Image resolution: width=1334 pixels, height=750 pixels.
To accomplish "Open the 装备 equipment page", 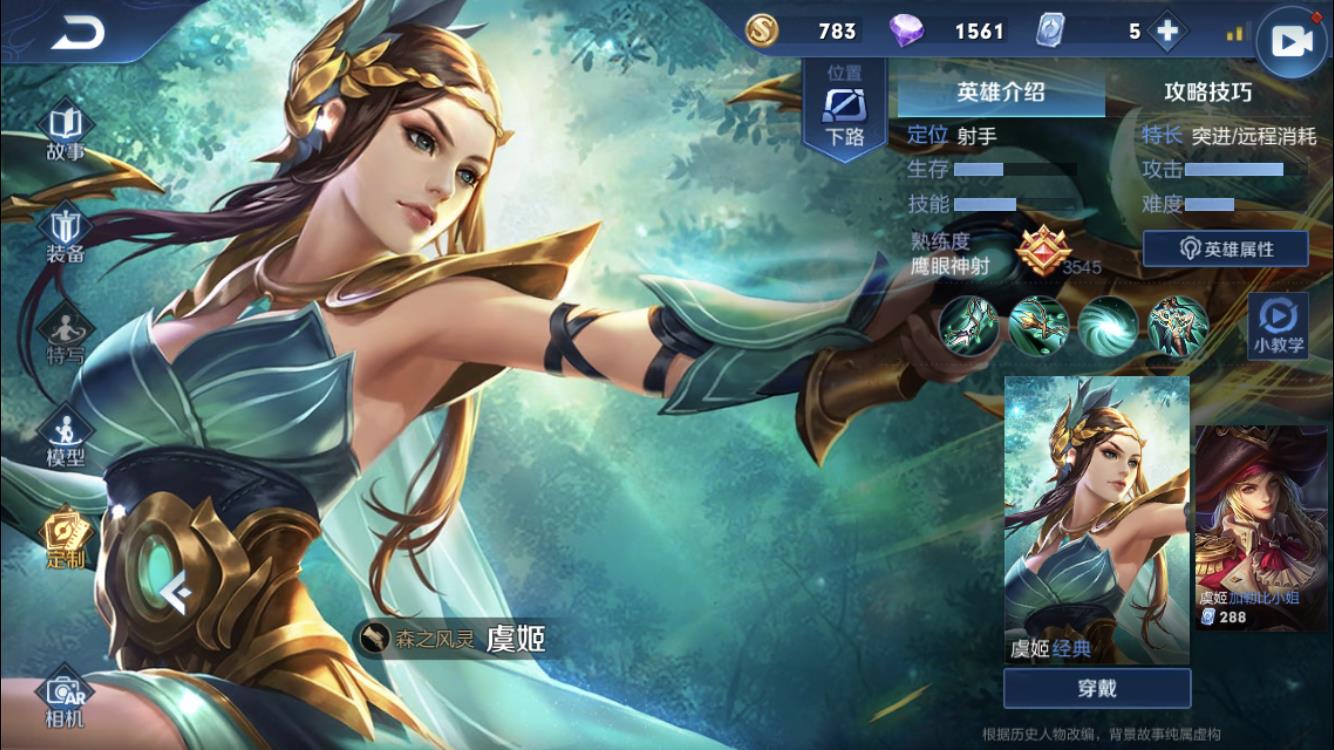I will (65, 235).
